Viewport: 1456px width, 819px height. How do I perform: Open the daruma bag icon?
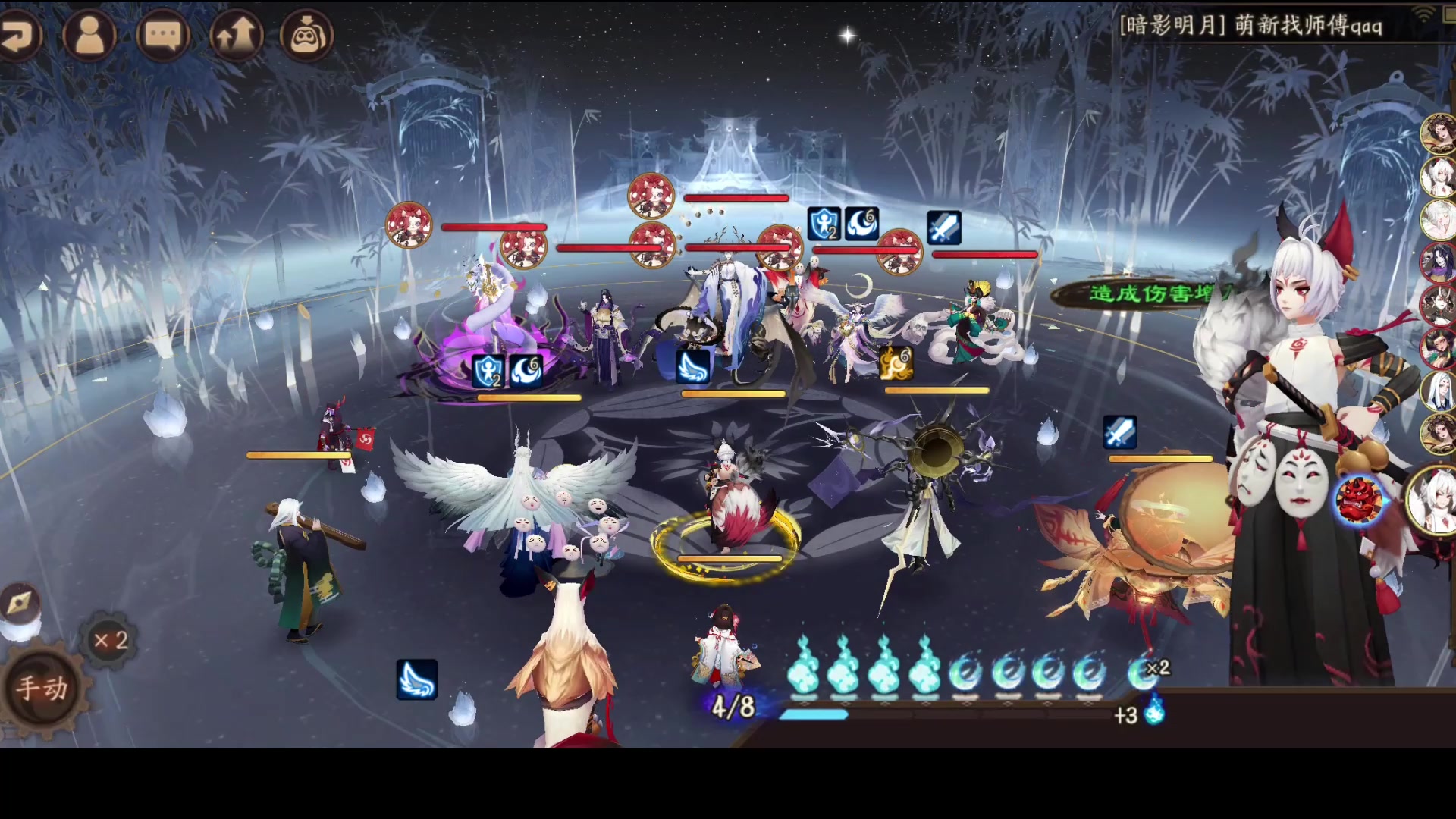[307, 35]
